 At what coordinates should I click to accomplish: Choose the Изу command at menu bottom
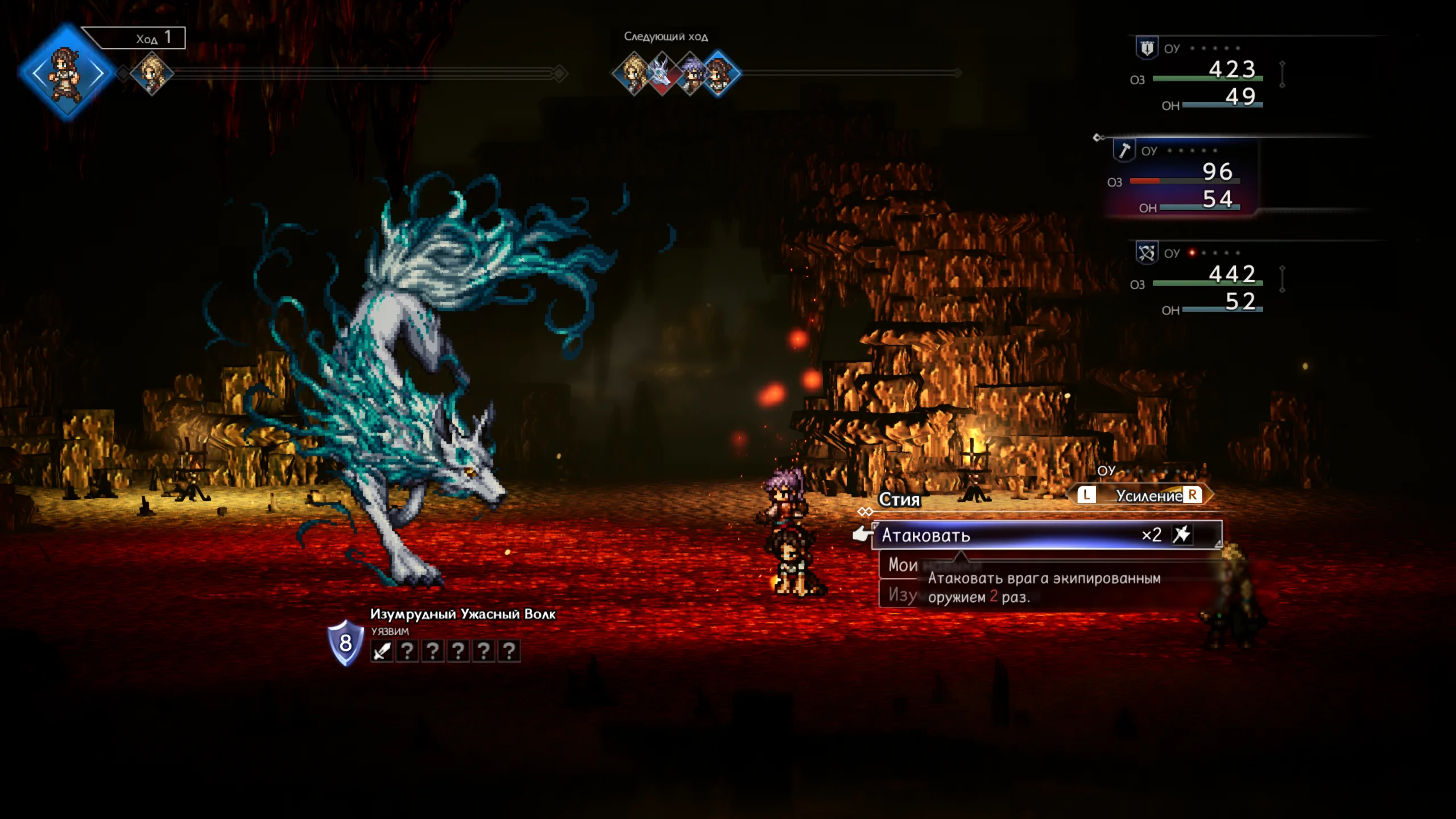(902, 595)
